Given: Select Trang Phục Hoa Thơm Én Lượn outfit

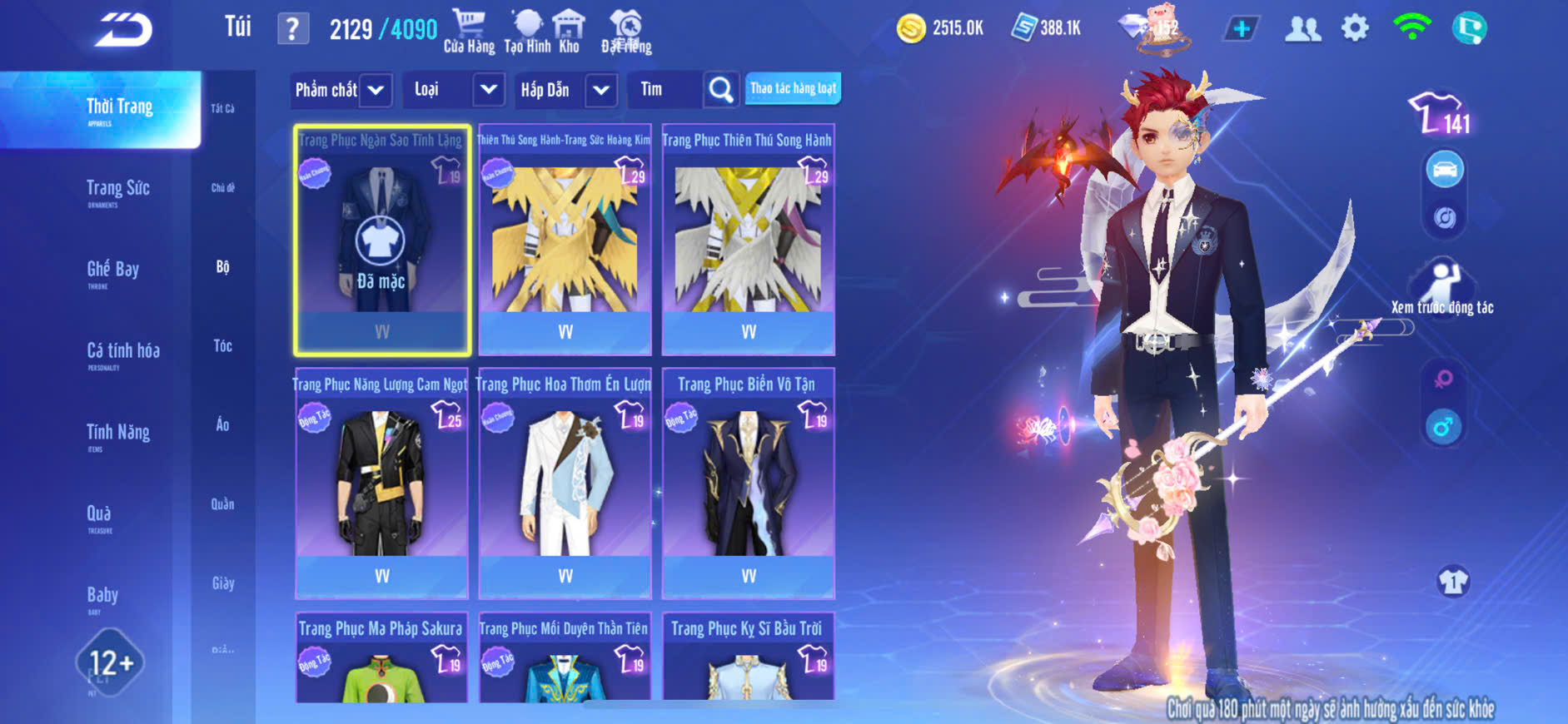Looking at the screenshot, I should pyautogui.click(x=565, y=483).
